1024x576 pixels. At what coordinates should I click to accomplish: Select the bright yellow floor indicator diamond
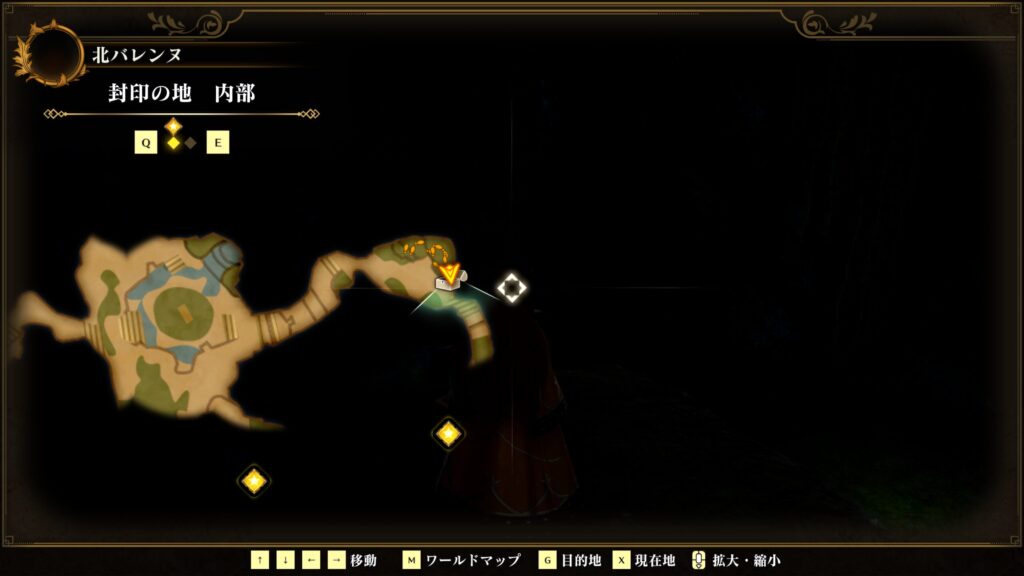pyautogui.click(x=173, y=143)
